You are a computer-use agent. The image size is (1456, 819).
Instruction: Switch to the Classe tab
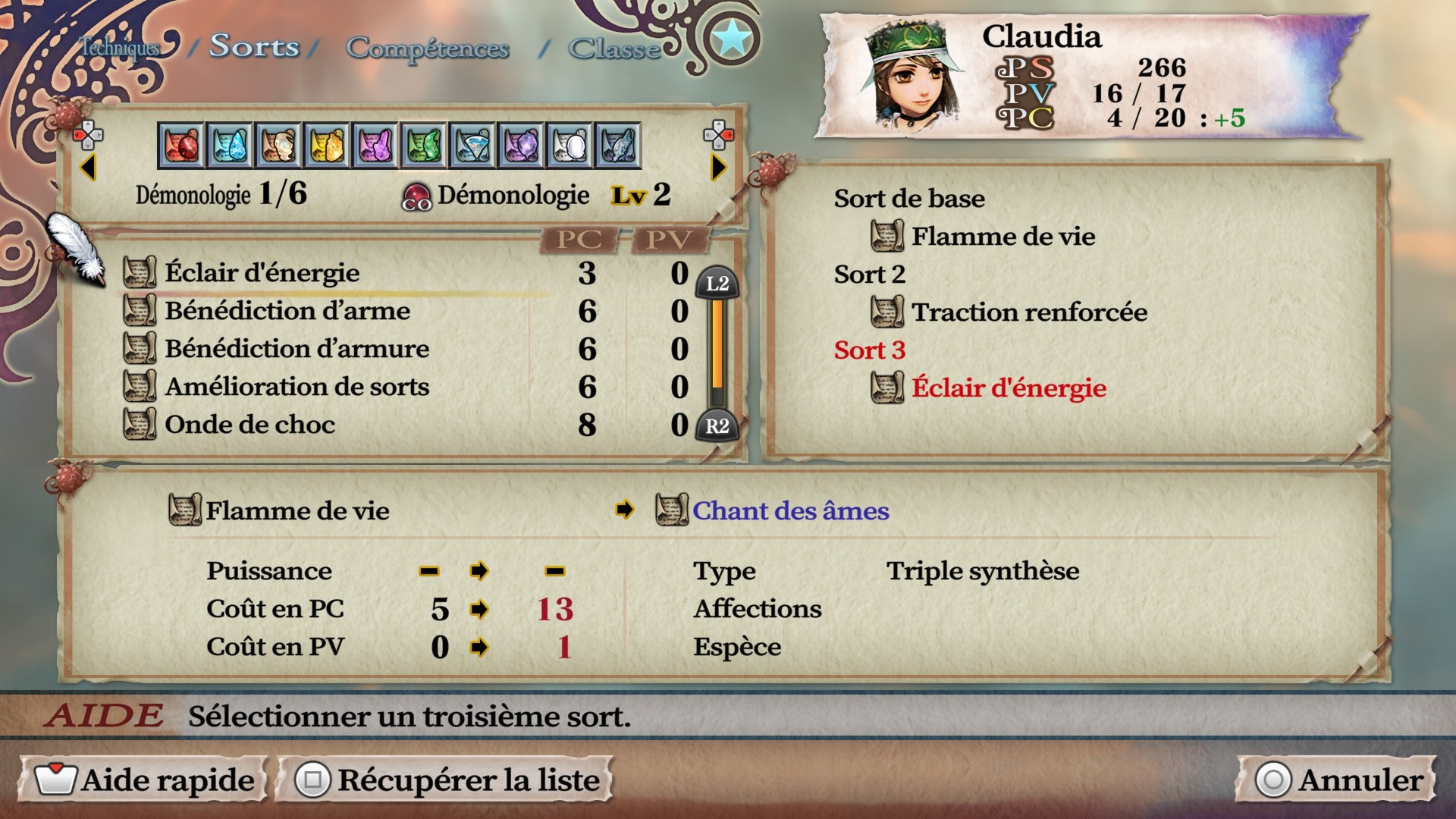pyautogui.click(x=614, y=49)
